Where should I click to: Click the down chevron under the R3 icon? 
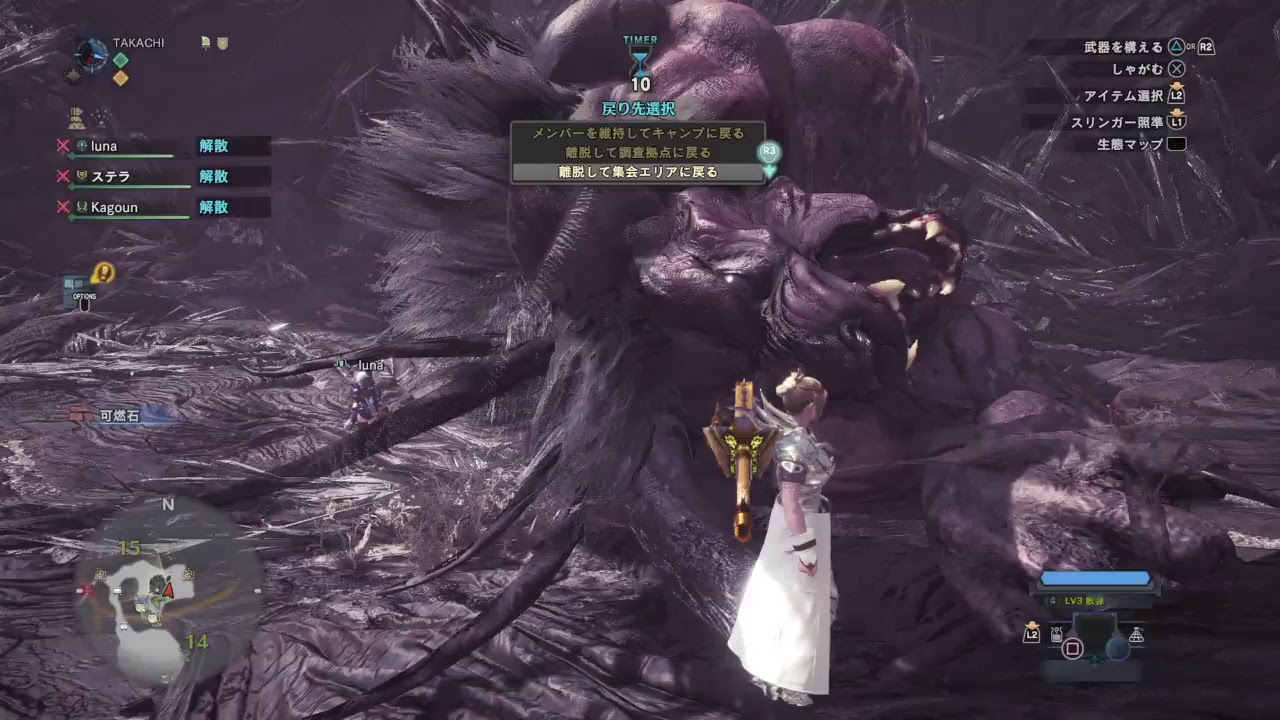click(769, 172)
